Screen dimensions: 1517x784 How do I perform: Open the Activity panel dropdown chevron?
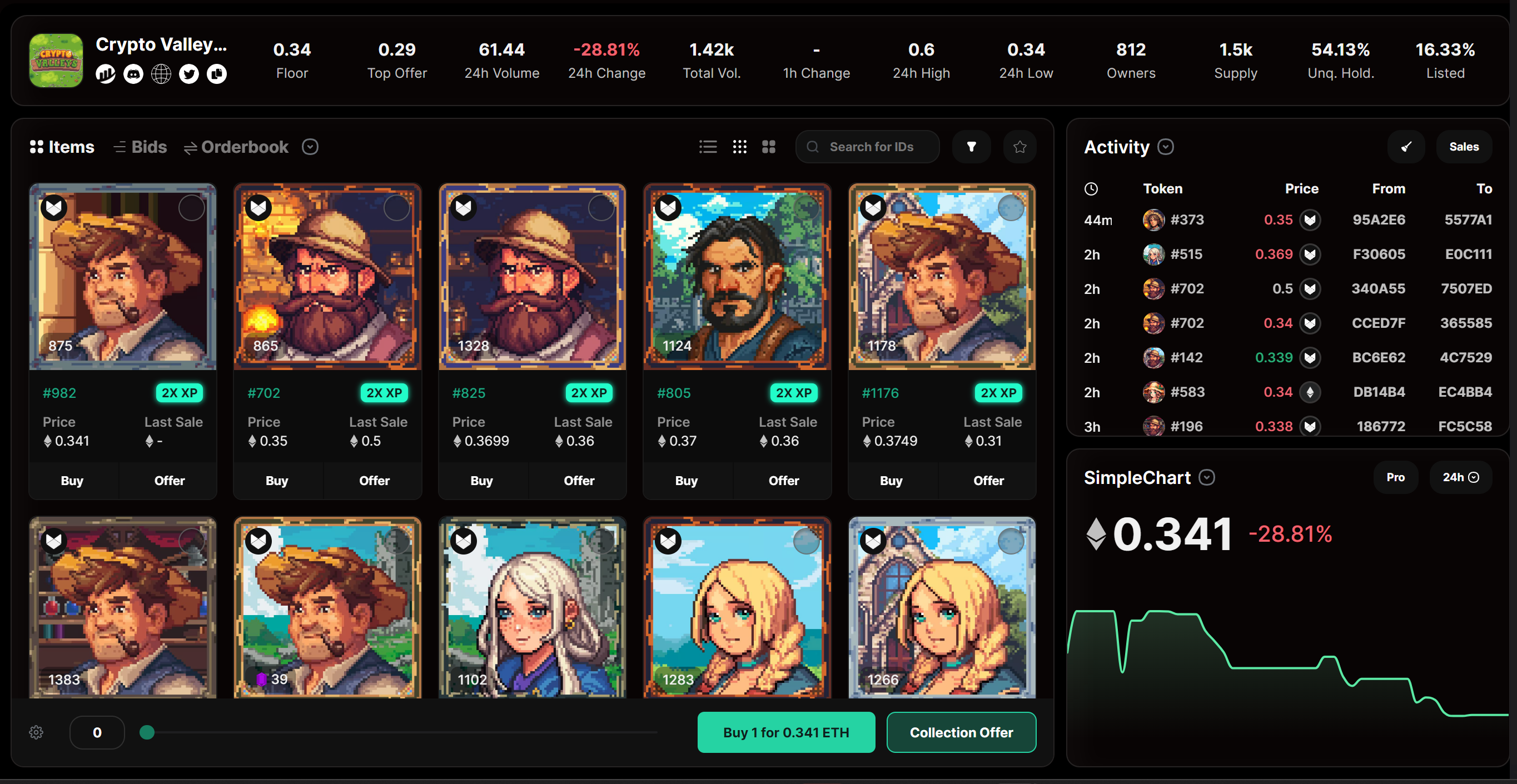pyautogui.click(x=1167, y=147)
